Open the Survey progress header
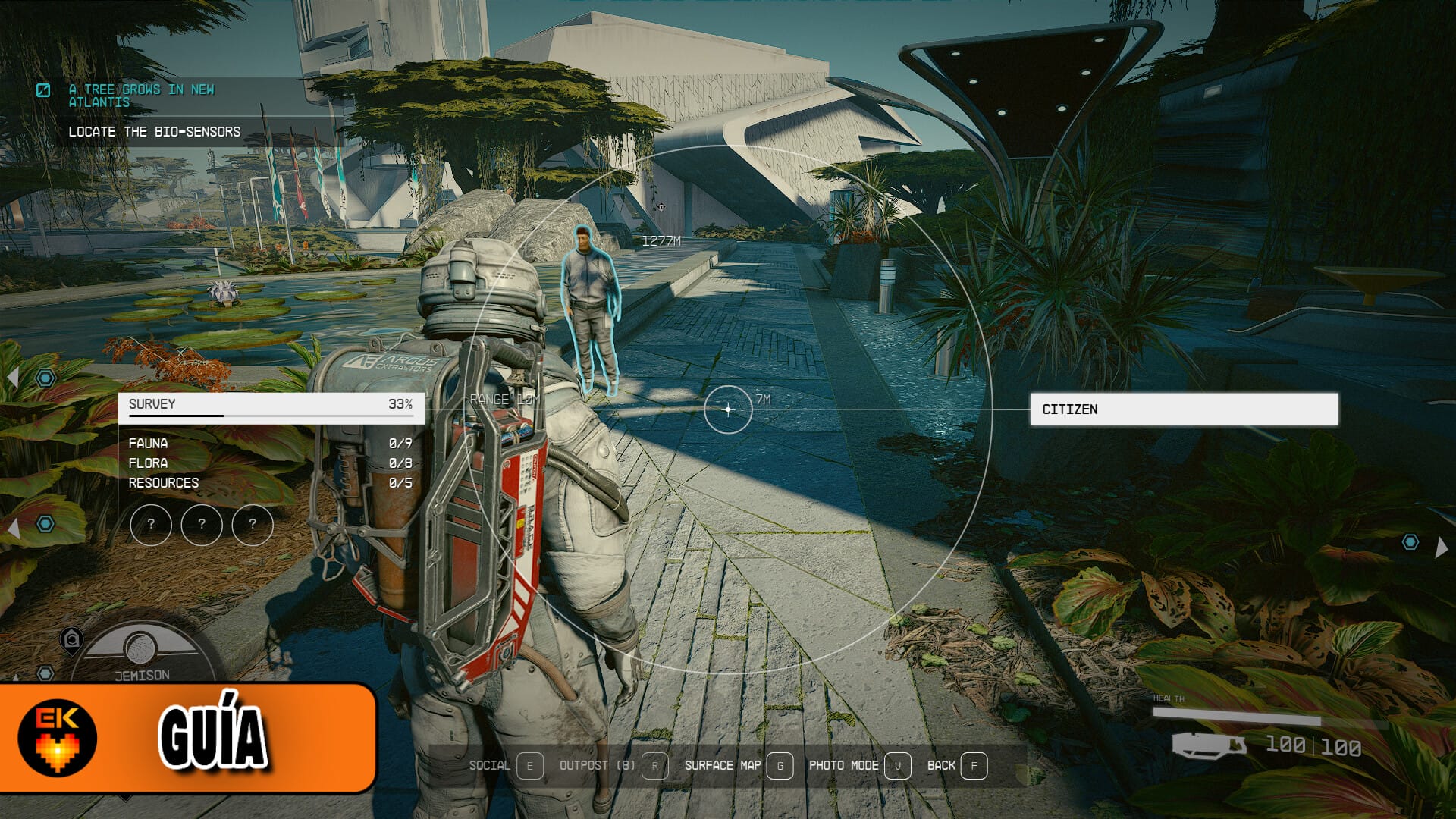The width and height of the screenshot is (1456, 819). click(270, 405)
